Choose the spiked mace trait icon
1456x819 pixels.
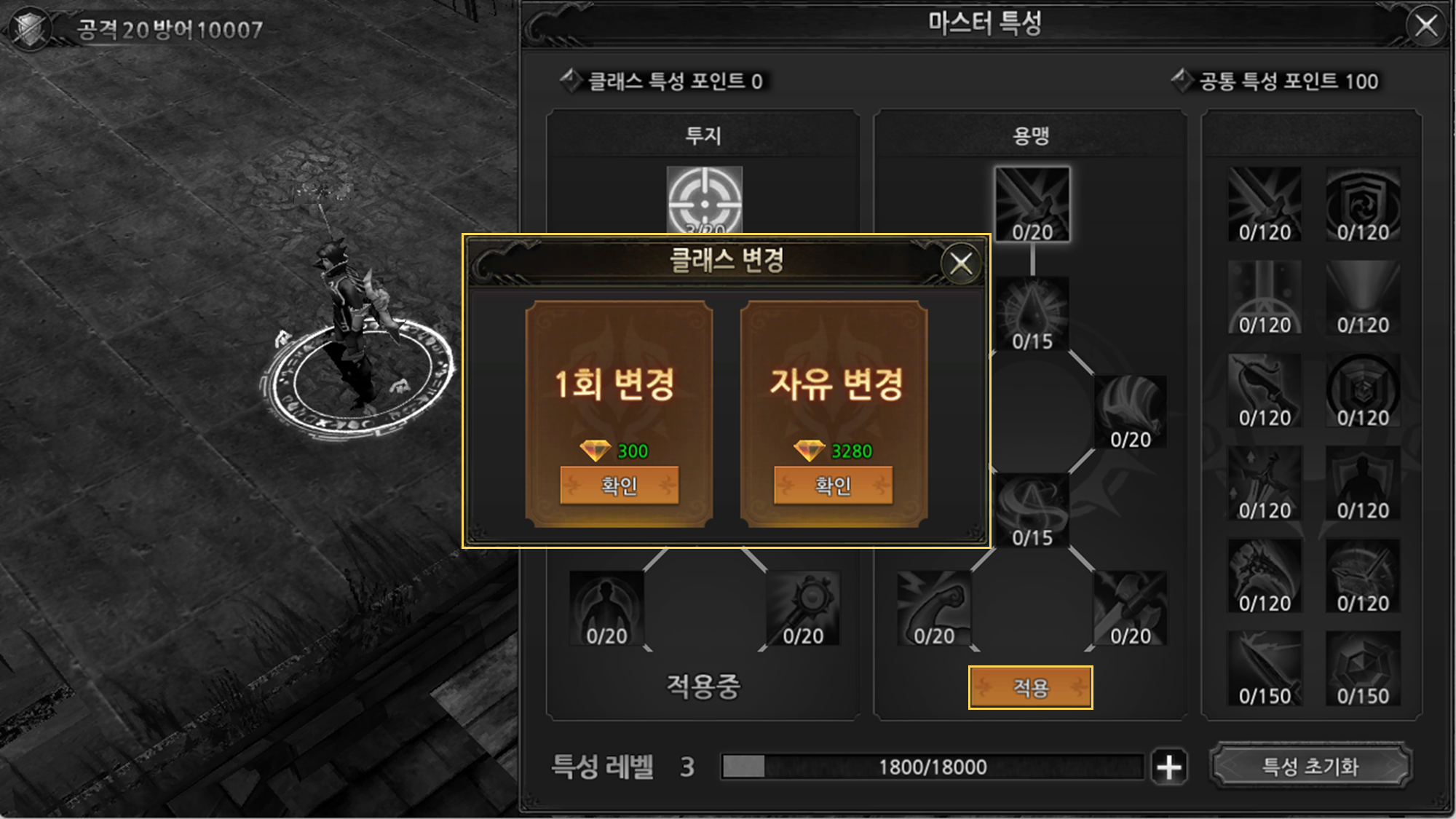tap(803, 608)
